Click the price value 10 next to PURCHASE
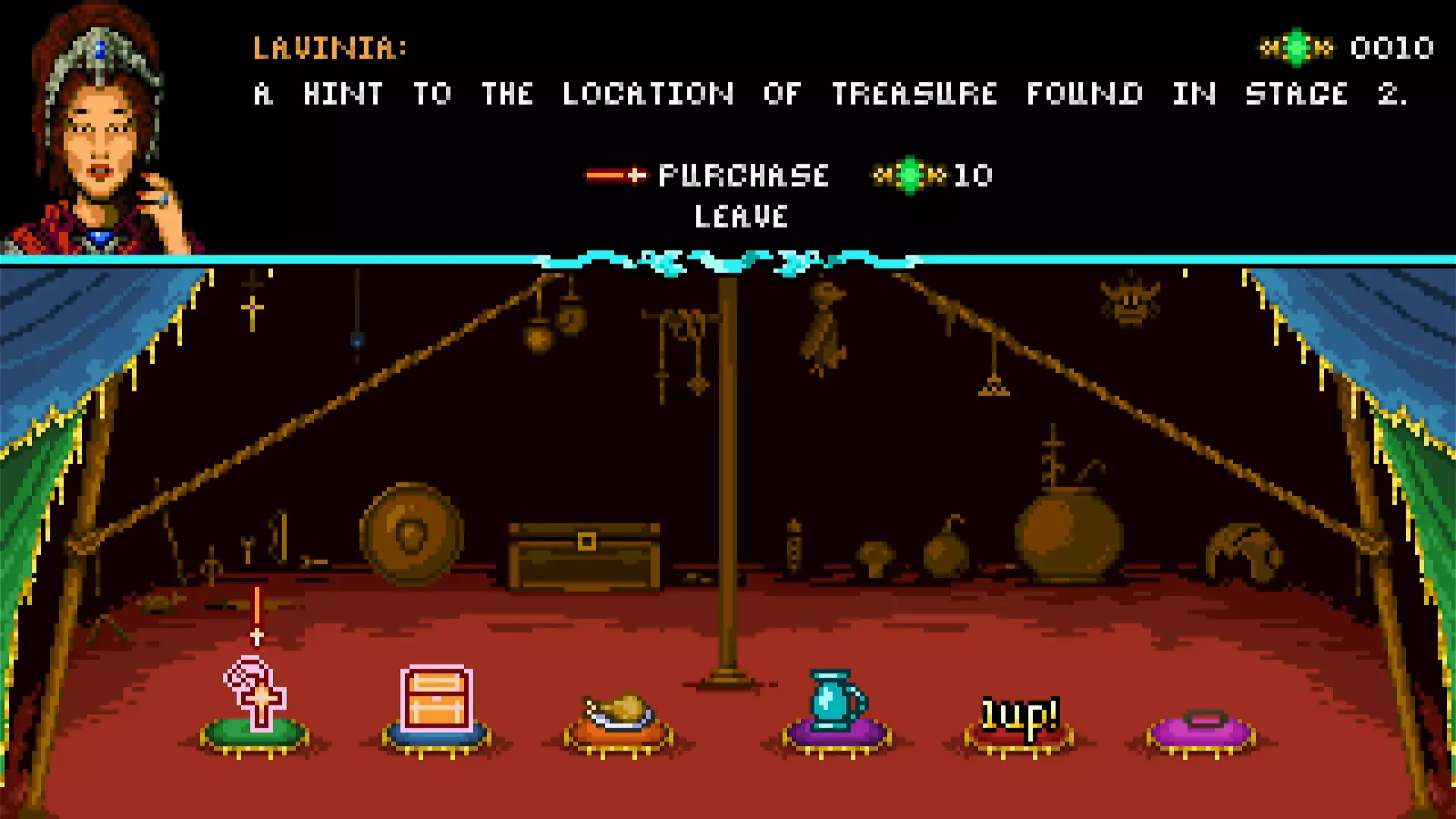Image resolution: width=1456 pixels, height=819 pixels. 974,174
